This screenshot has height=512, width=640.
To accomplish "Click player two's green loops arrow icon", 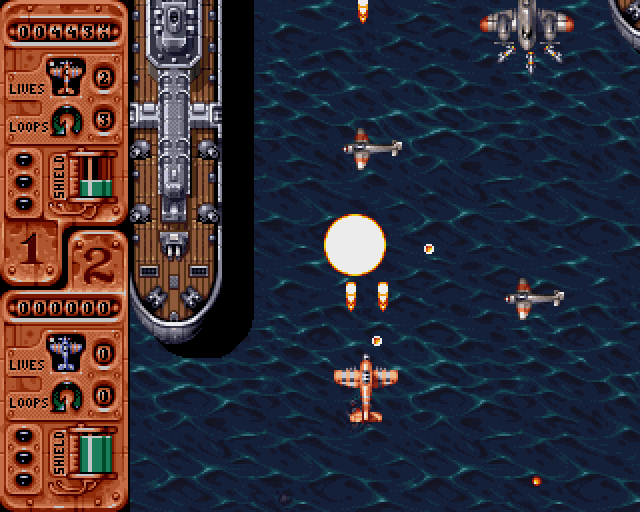I will pos(66,395).
